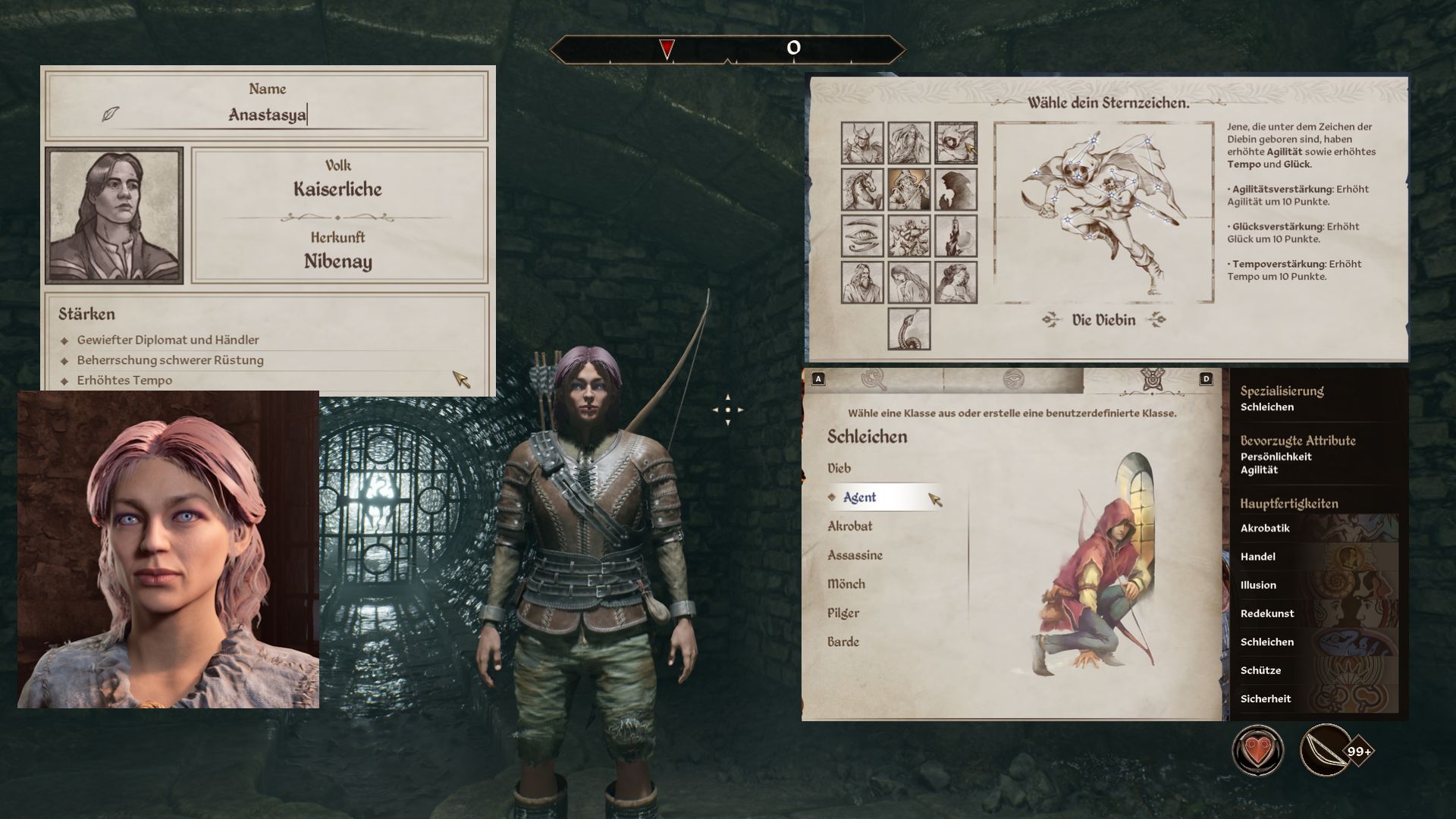Click the character name field with Anastasya

(267, 115)
